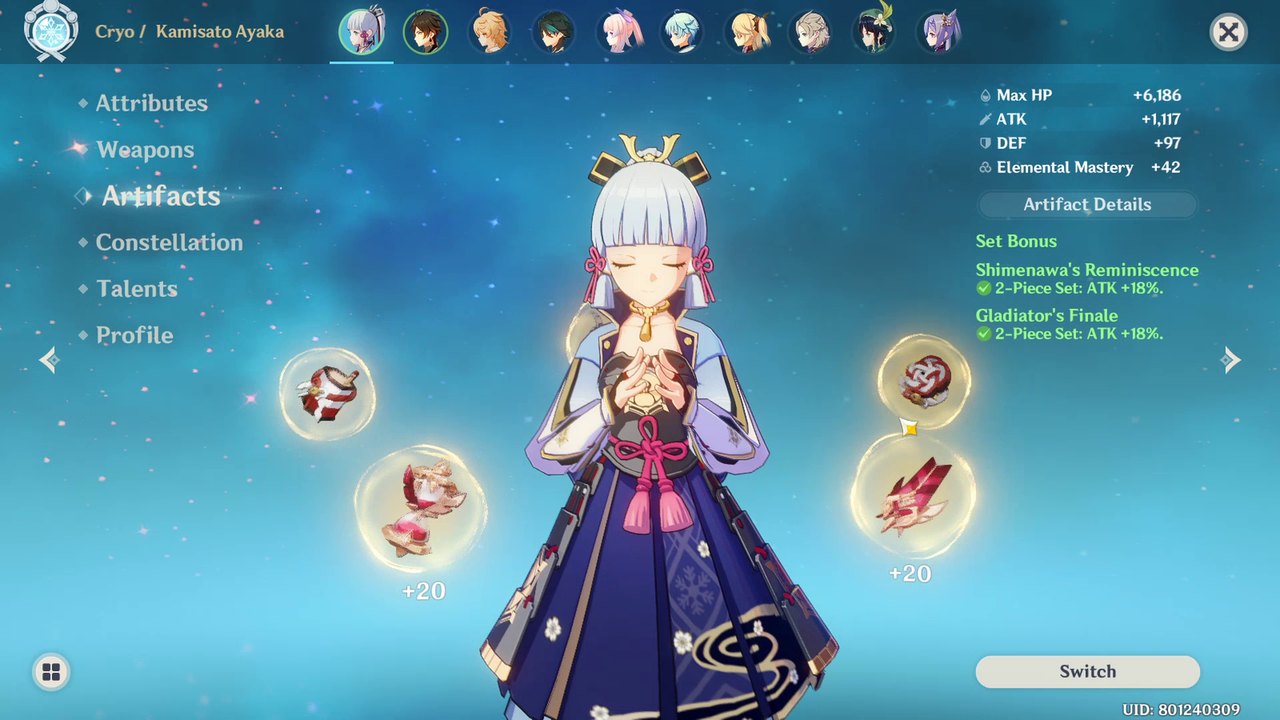Viewport: 1280px width, 720px height.
Task: Select the Artifacts menu entry
Action: pos(160,196)
